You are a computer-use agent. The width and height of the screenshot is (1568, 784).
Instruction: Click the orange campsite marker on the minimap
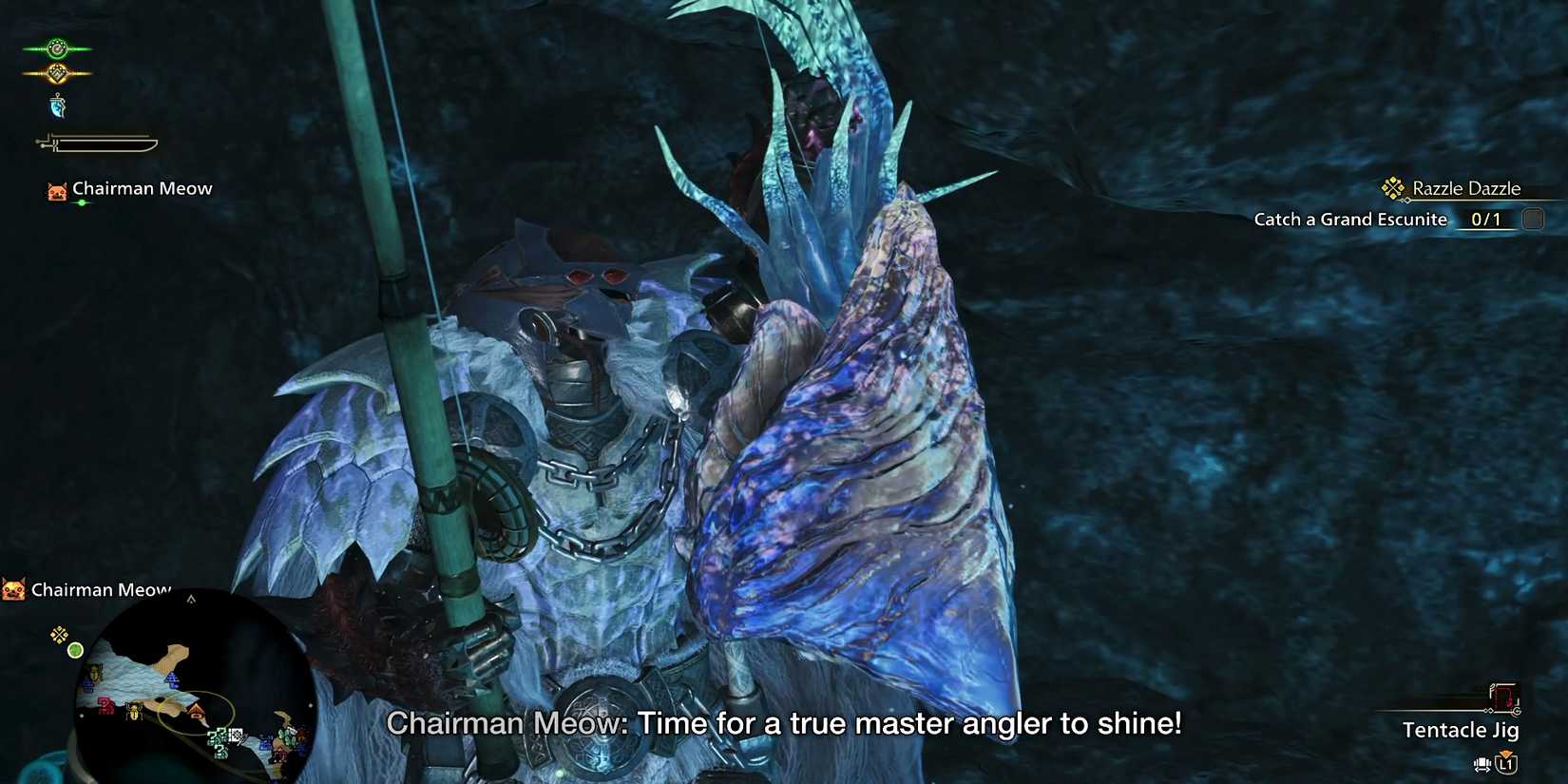point(196,711)
